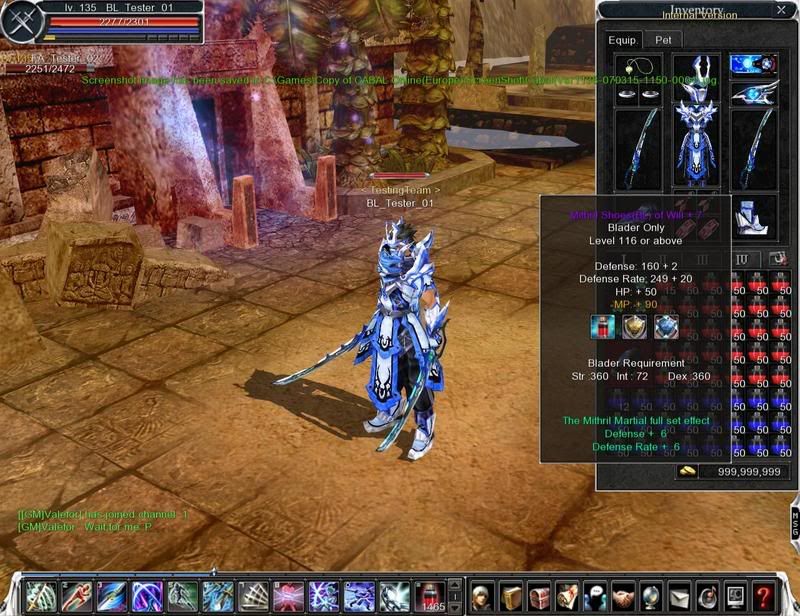Click the red potion hotbar slot
This screenshot has width=800, height=616.
coord(429,594)
